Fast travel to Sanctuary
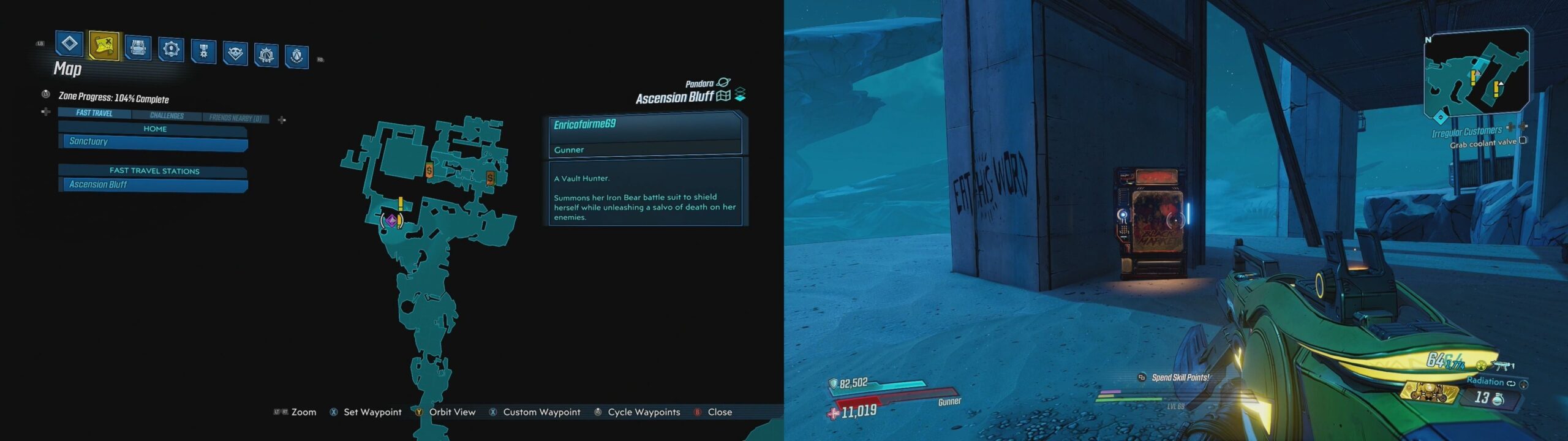The image size is (1568, 441). coord(153,142)
